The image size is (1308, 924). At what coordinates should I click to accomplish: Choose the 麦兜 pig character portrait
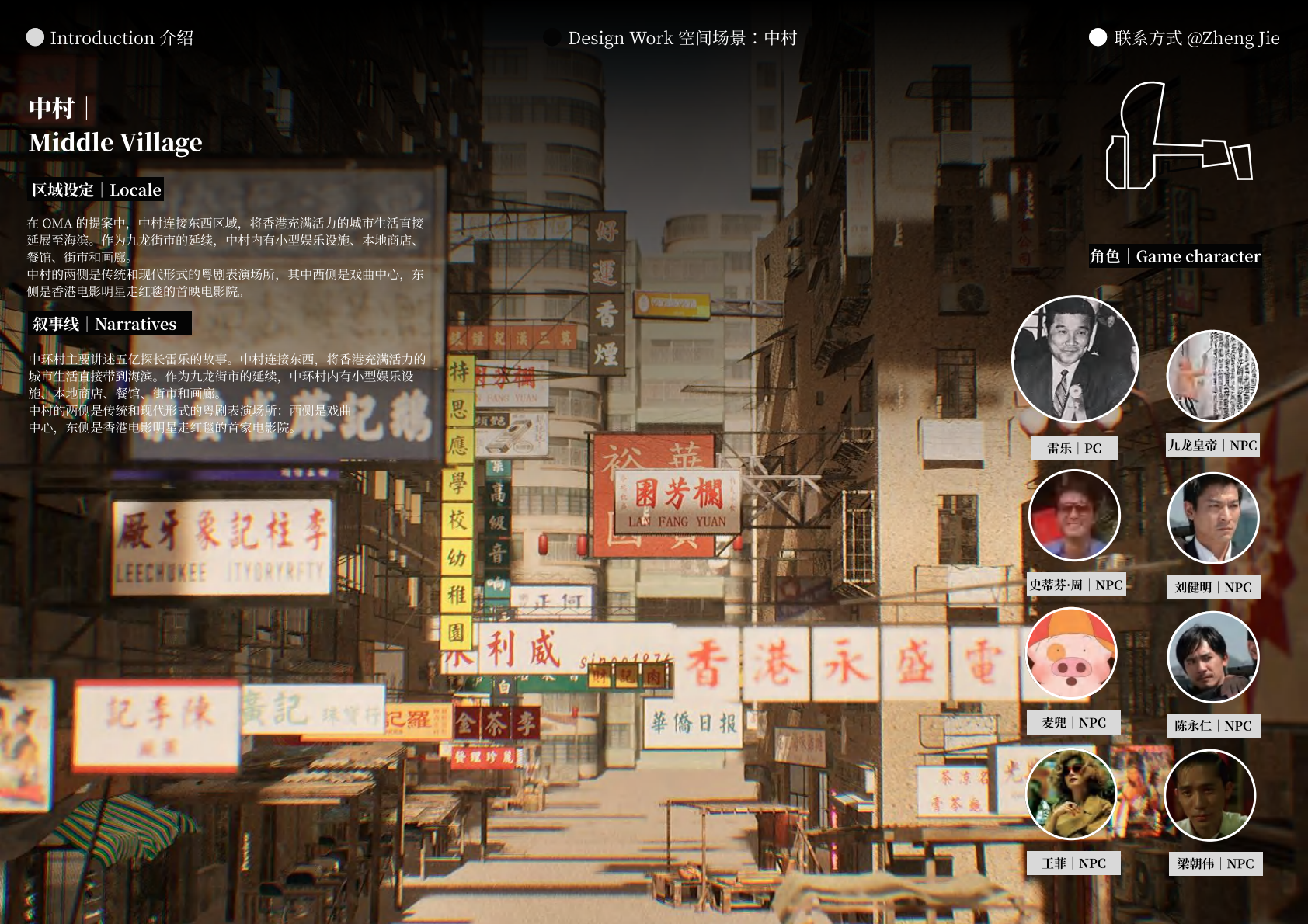click(1072, 654)
